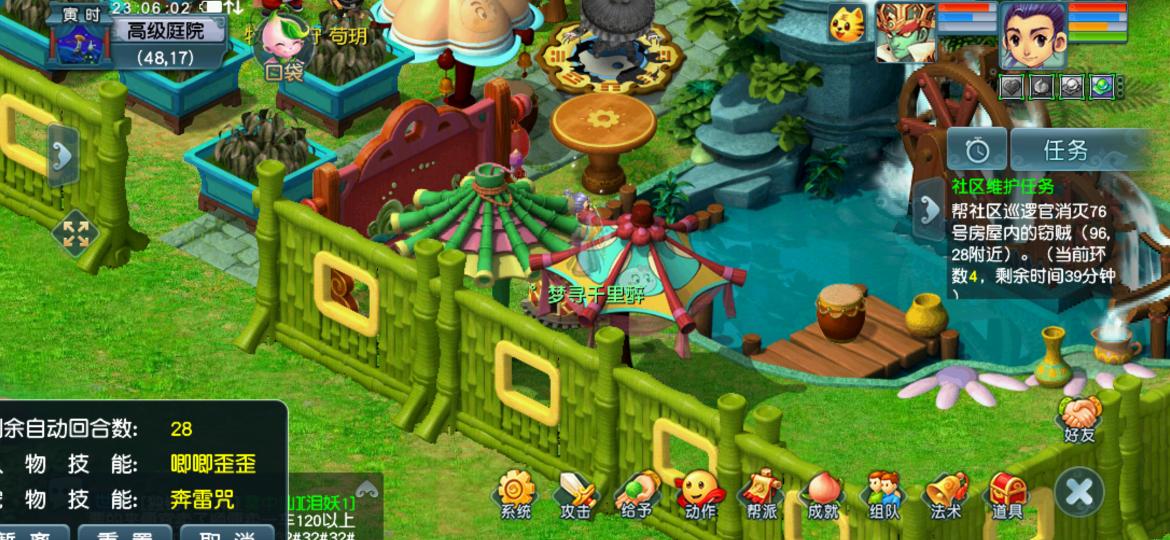Image resolution: width=1170 pixels, height=540 pixels.
Task: Open the 组队 team panel
Action: click(884, 495)
